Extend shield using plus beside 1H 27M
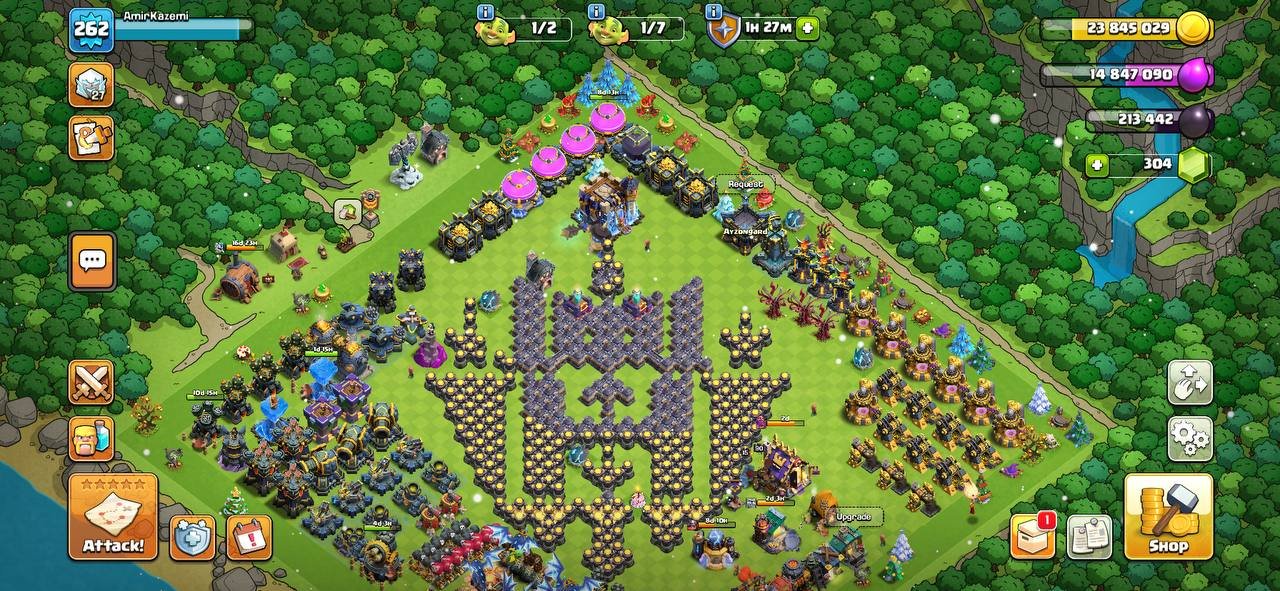 pos(807,28)
